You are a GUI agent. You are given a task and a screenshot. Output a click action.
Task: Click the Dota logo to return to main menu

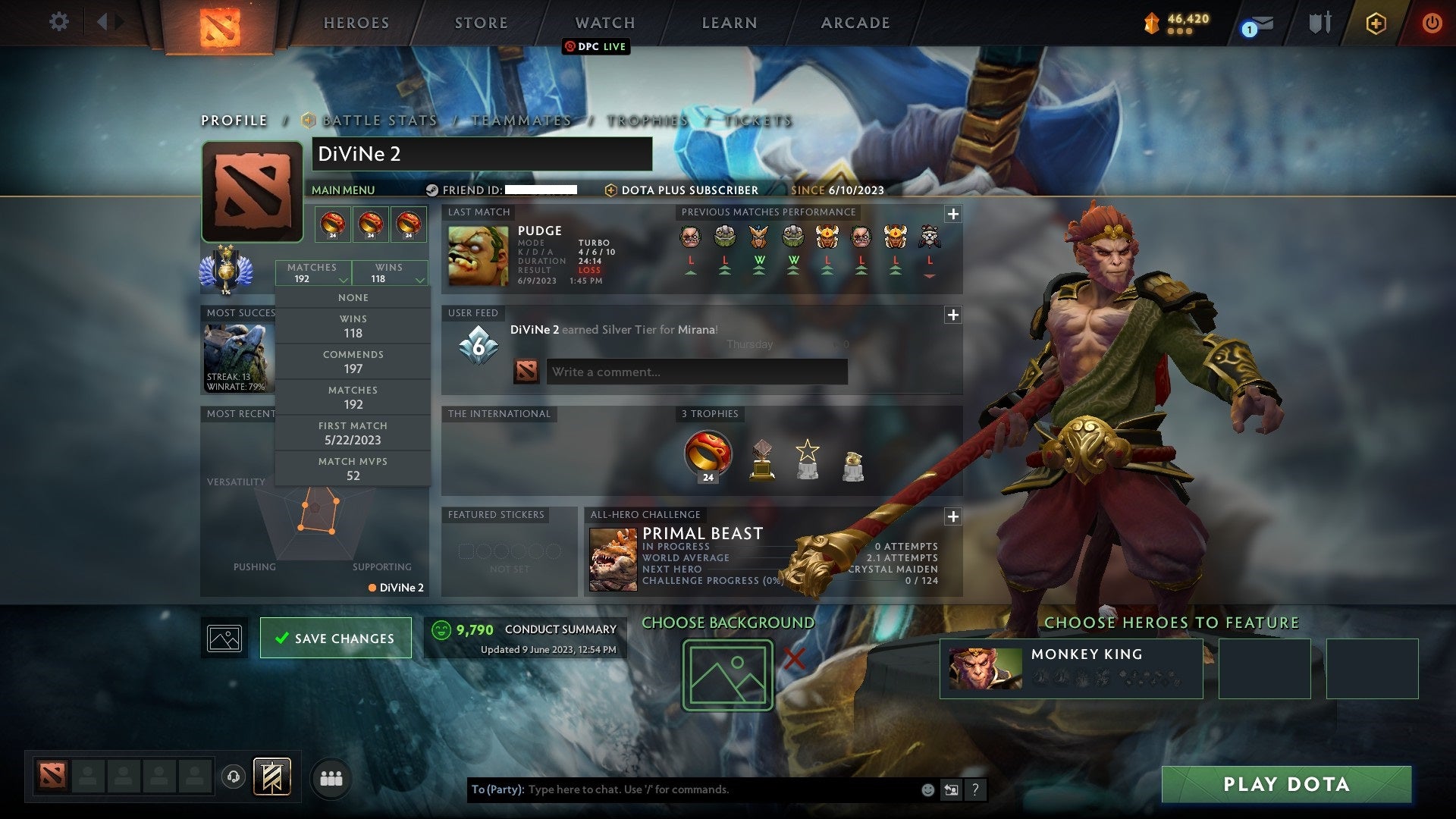220,24
